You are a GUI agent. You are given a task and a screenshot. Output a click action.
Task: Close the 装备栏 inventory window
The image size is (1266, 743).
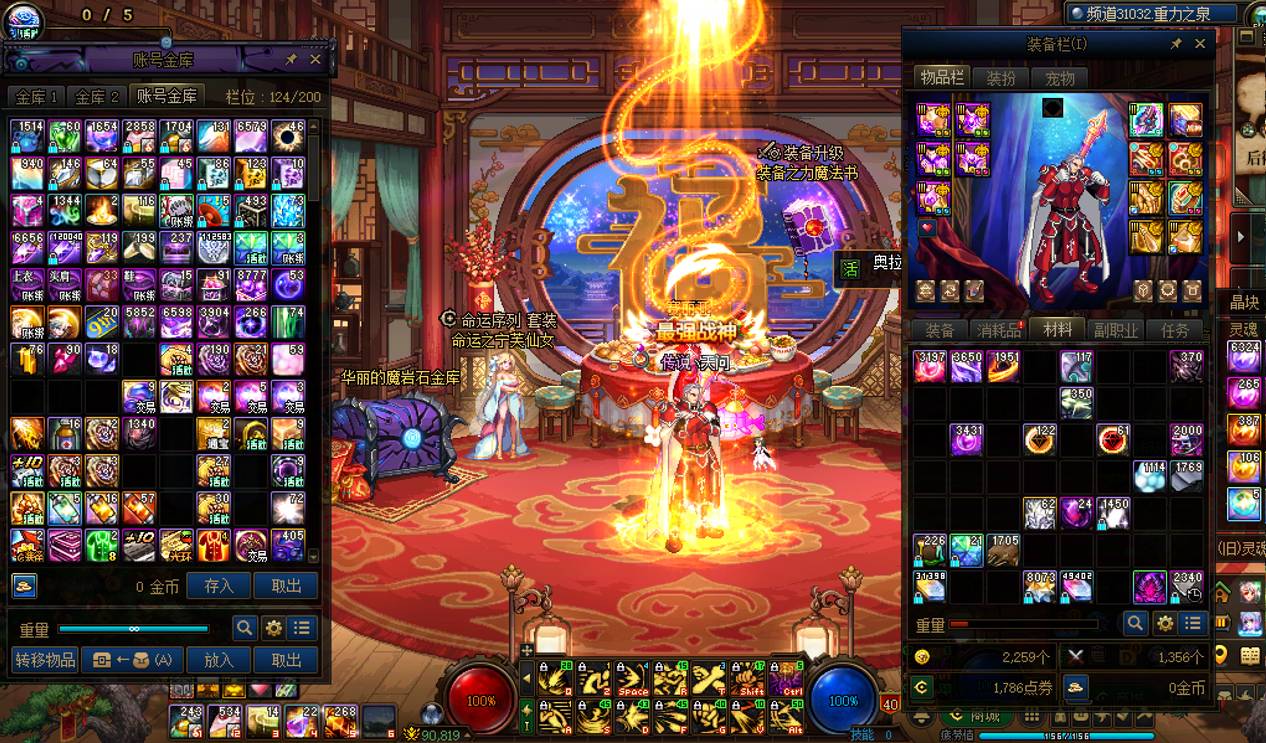click(1200, 44)
